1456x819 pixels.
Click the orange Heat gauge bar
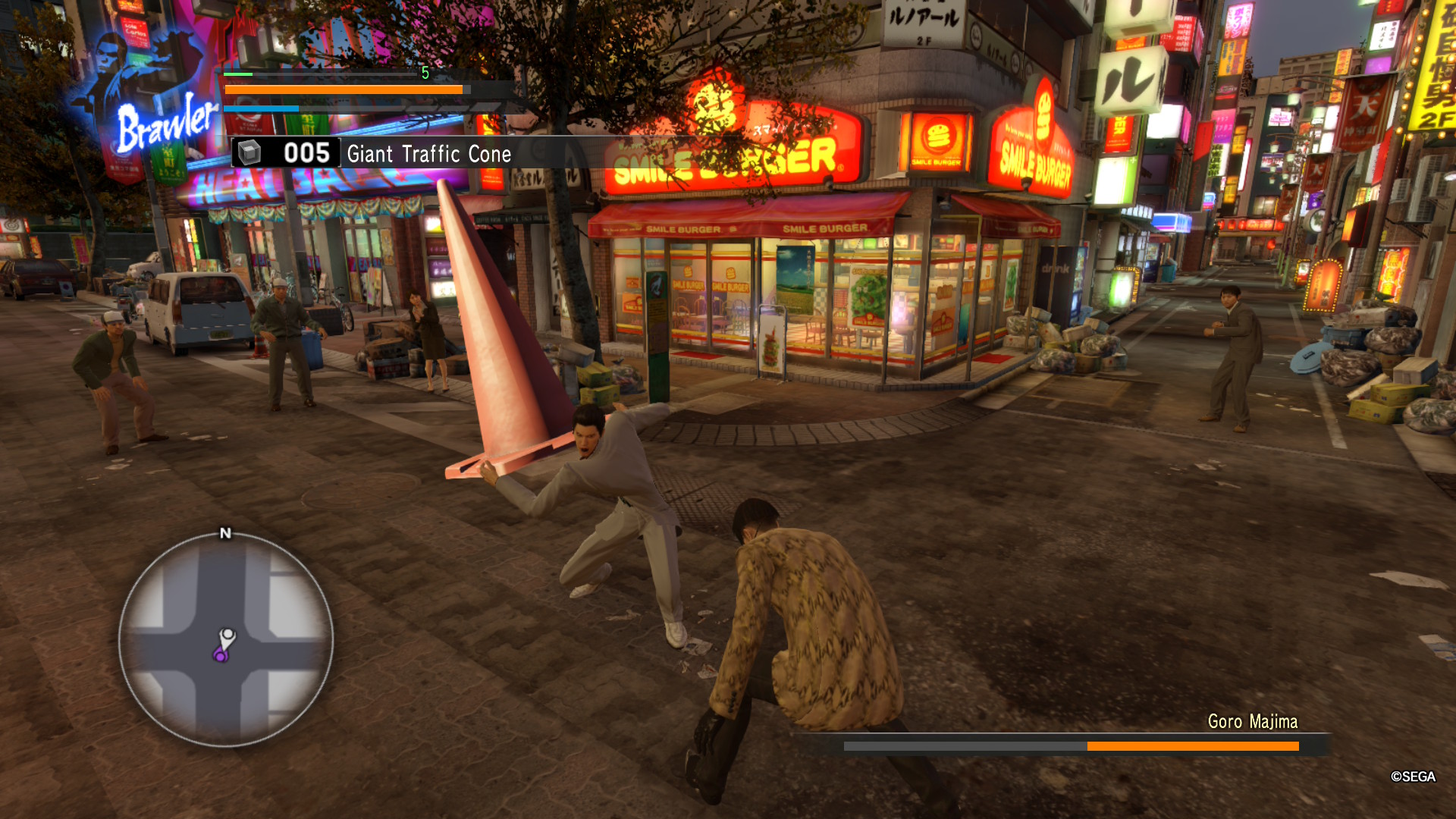[x=341, y=89]
